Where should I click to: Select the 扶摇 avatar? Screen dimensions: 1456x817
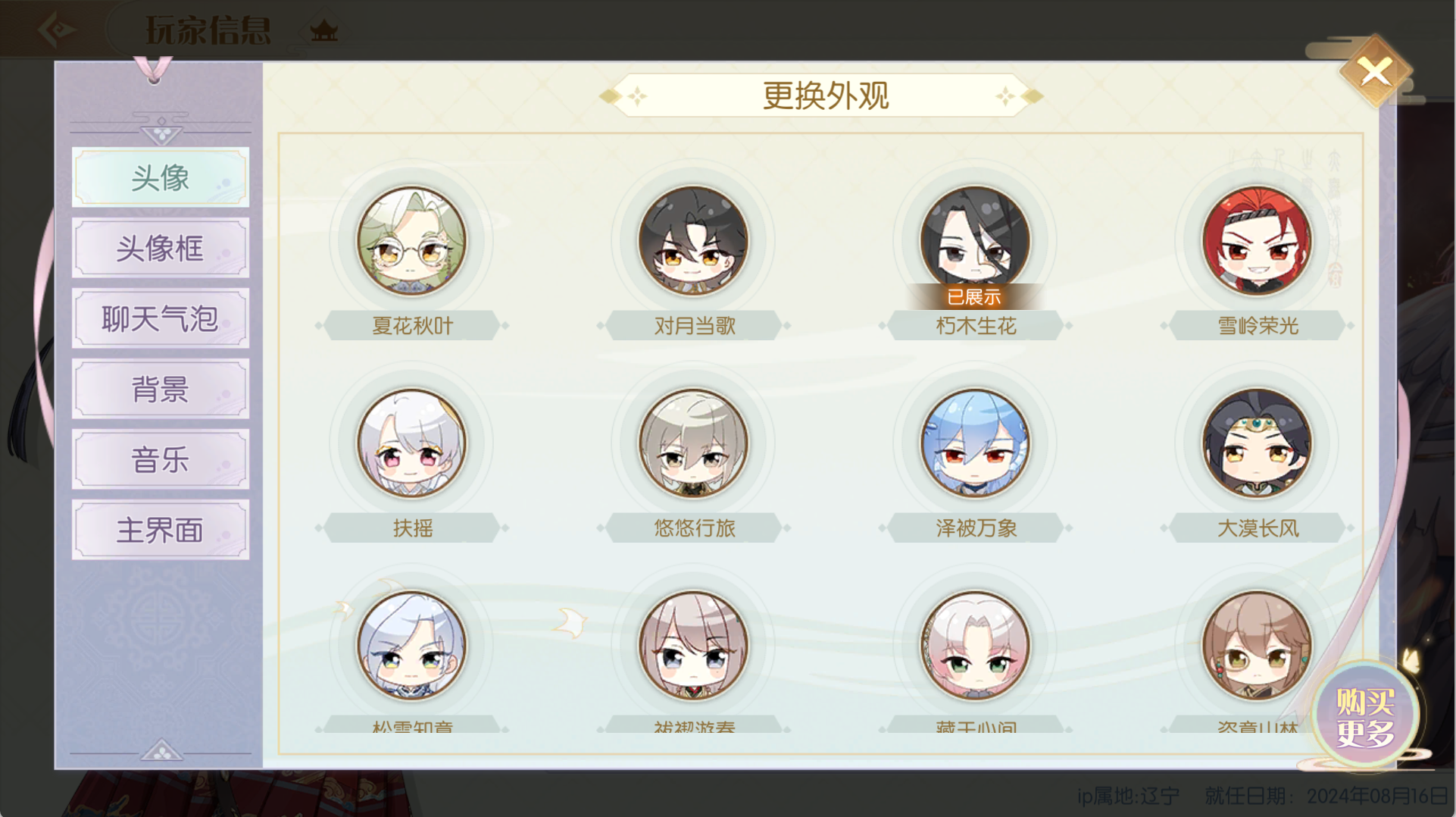413,444
